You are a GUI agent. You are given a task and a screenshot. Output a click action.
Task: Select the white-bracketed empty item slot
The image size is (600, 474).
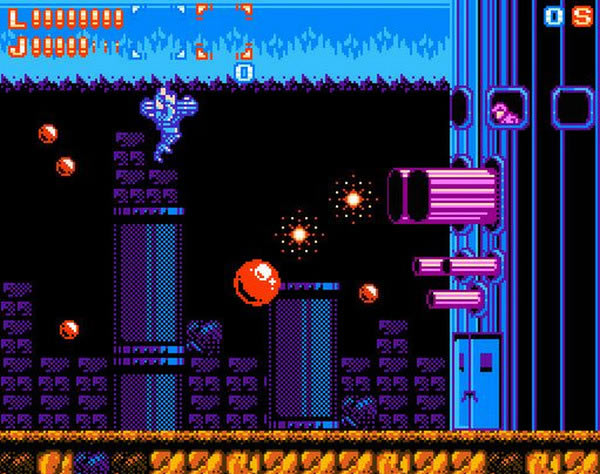[158, 30]
